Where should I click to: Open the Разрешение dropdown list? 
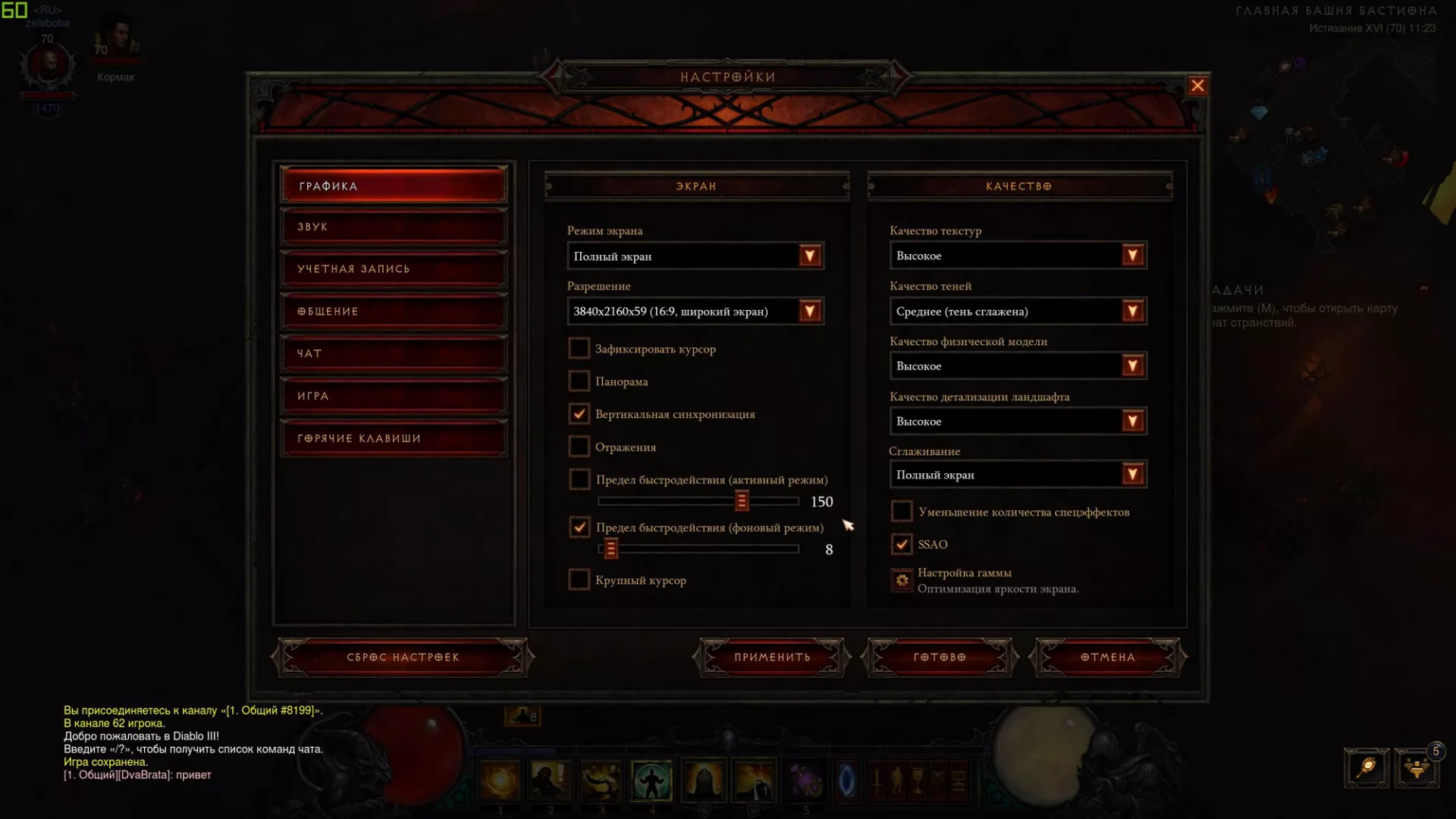(x=810, y=312)
